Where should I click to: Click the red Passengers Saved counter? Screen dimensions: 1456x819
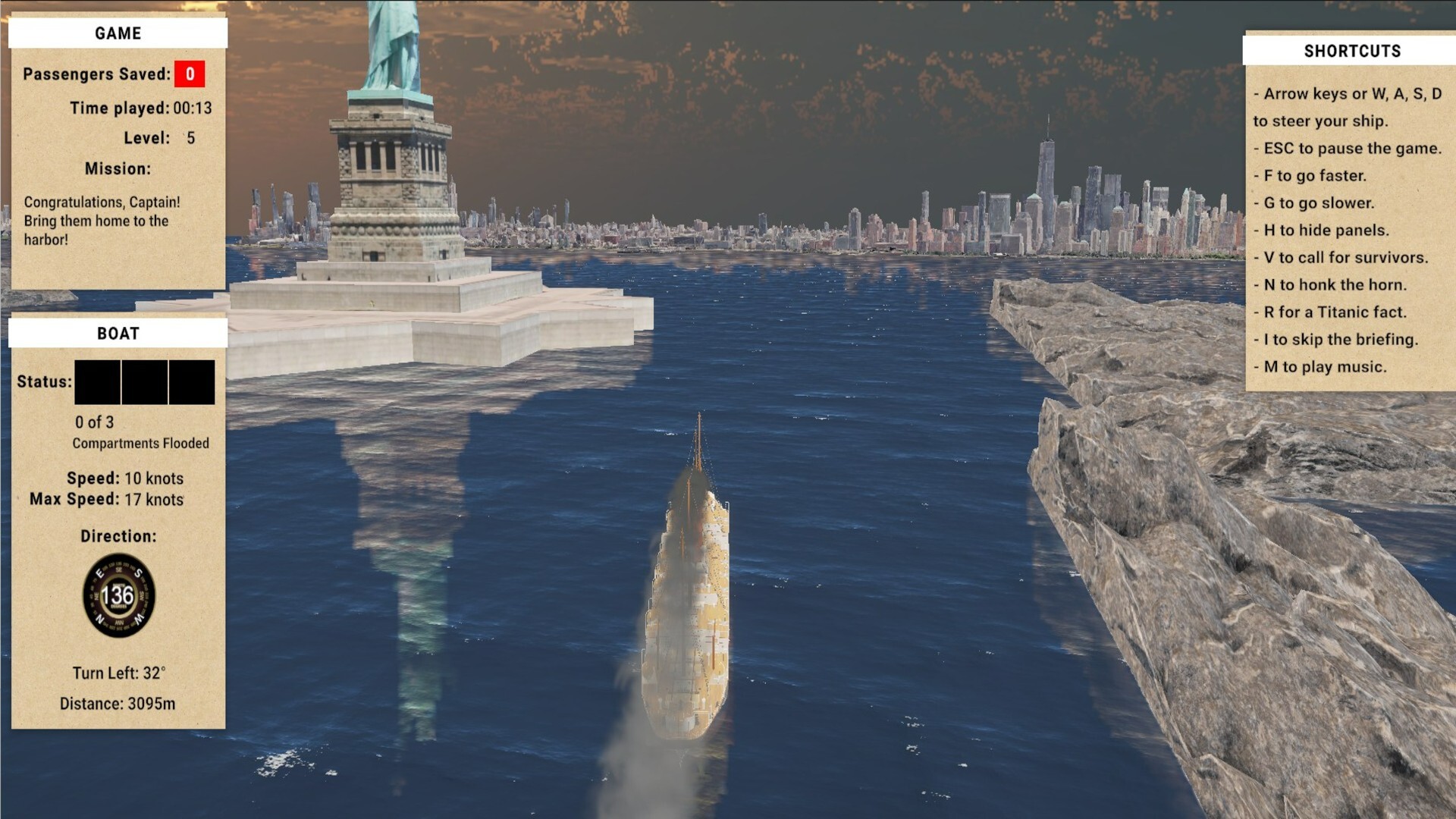(x=188, y=75)
